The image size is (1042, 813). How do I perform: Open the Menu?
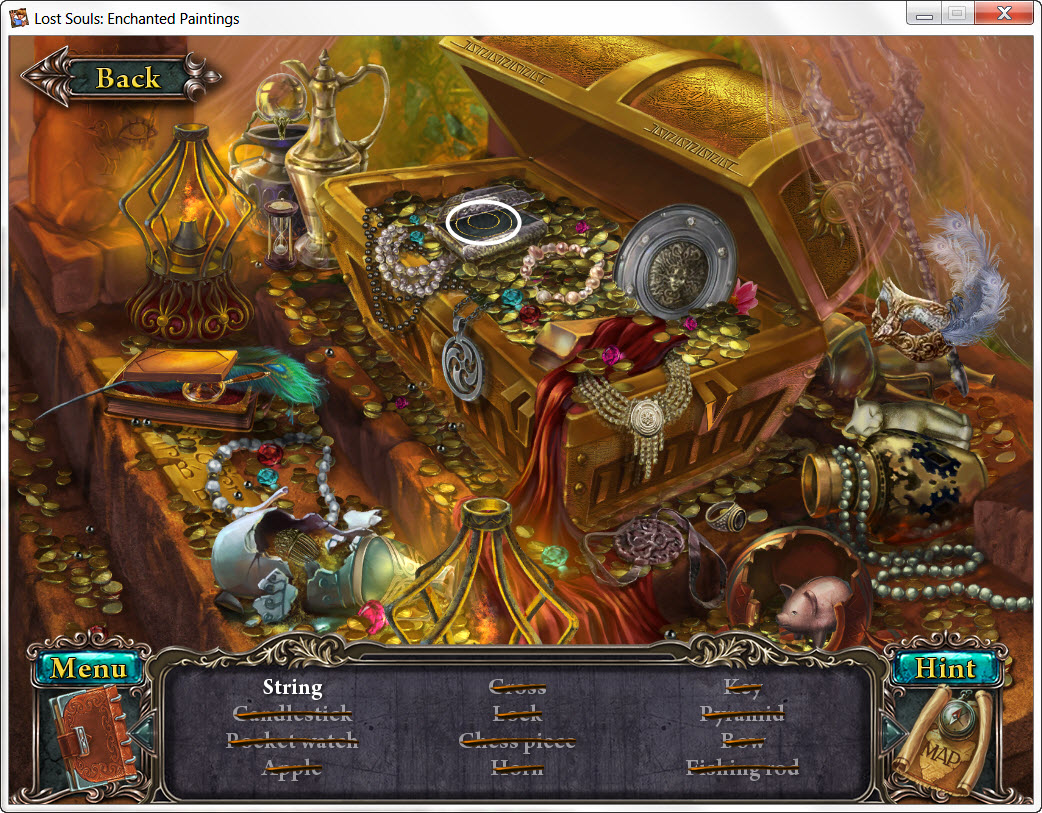point(88,667)
